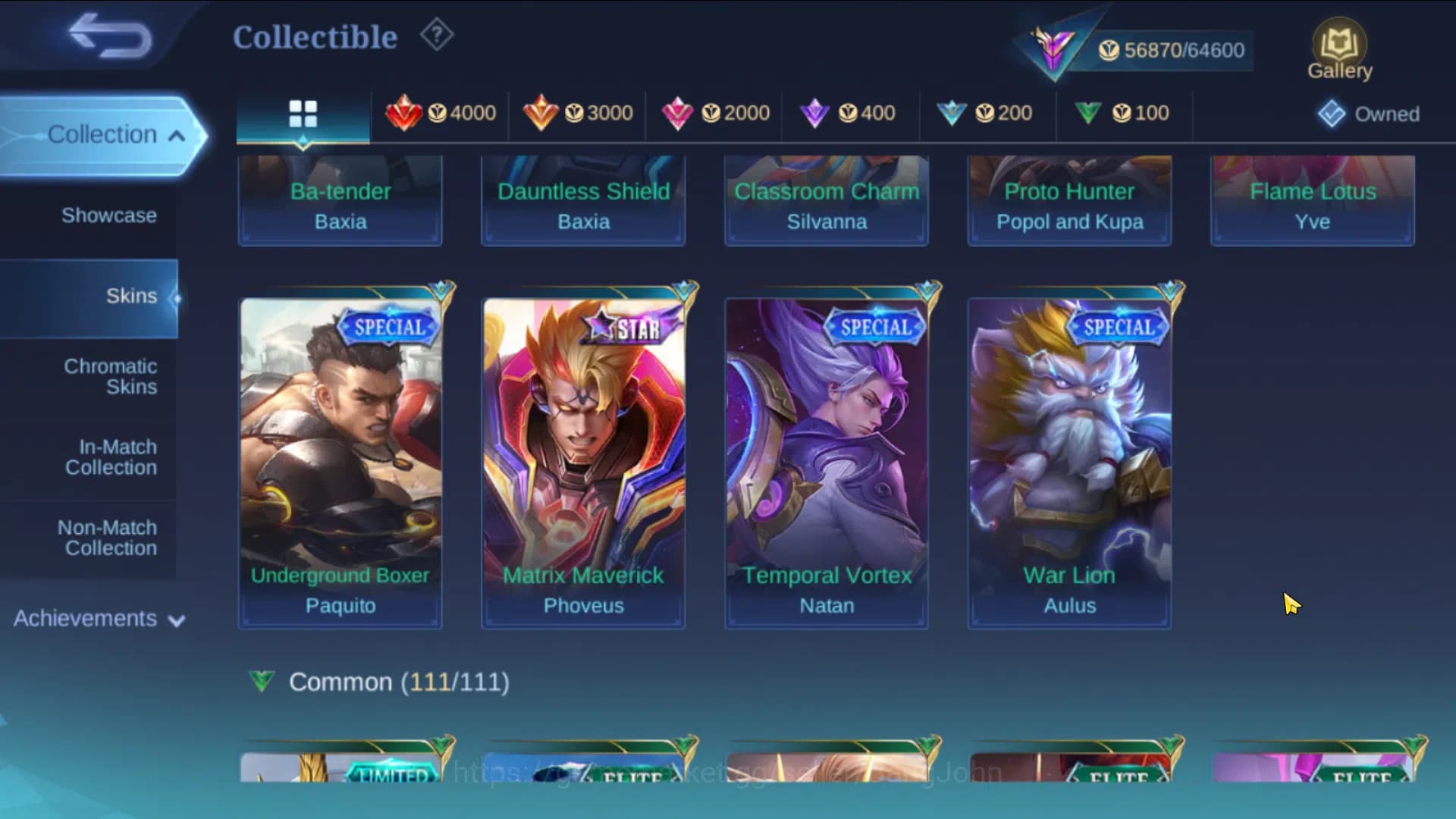Select the green rarity filter worth 100

click(x=1123, y=114)
